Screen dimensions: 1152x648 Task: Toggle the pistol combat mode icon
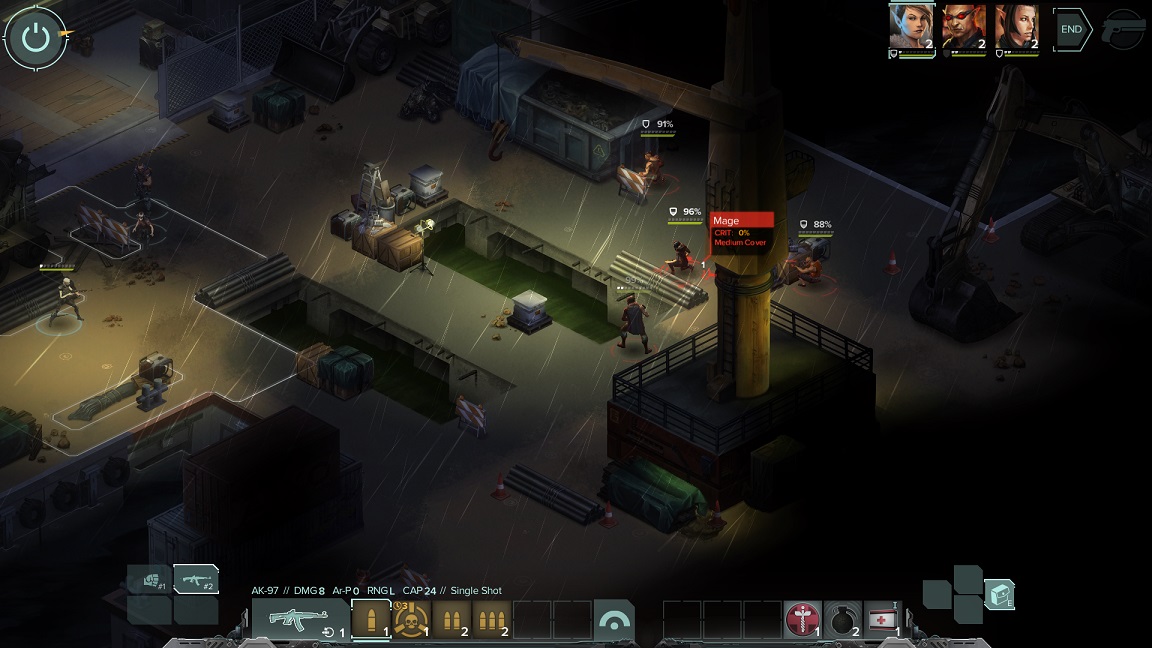point(1123,30)
